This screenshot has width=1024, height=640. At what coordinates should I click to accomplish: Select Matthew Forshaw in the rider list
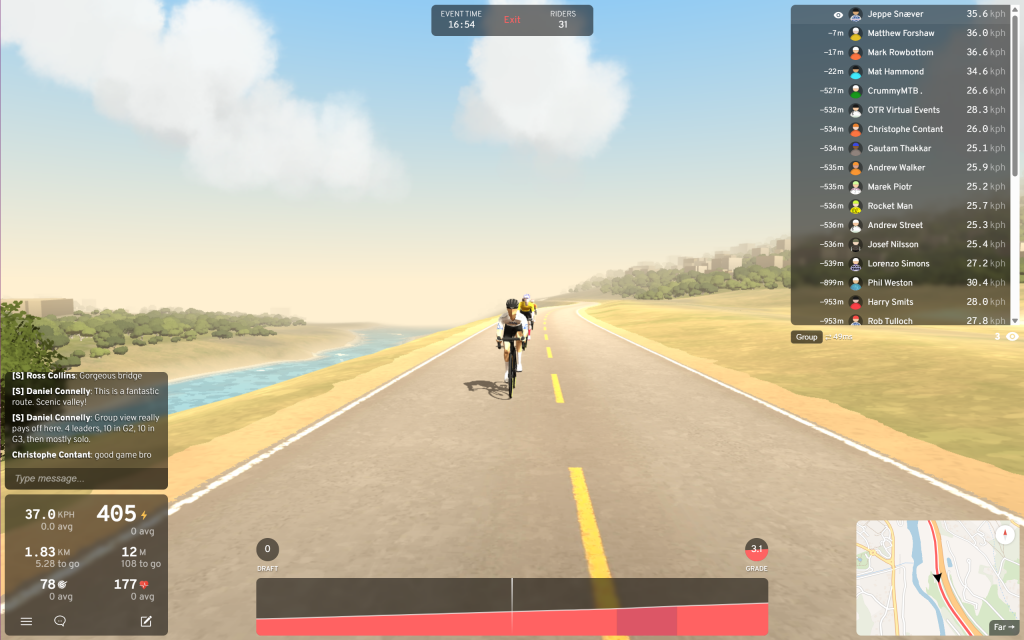point(900,33)
